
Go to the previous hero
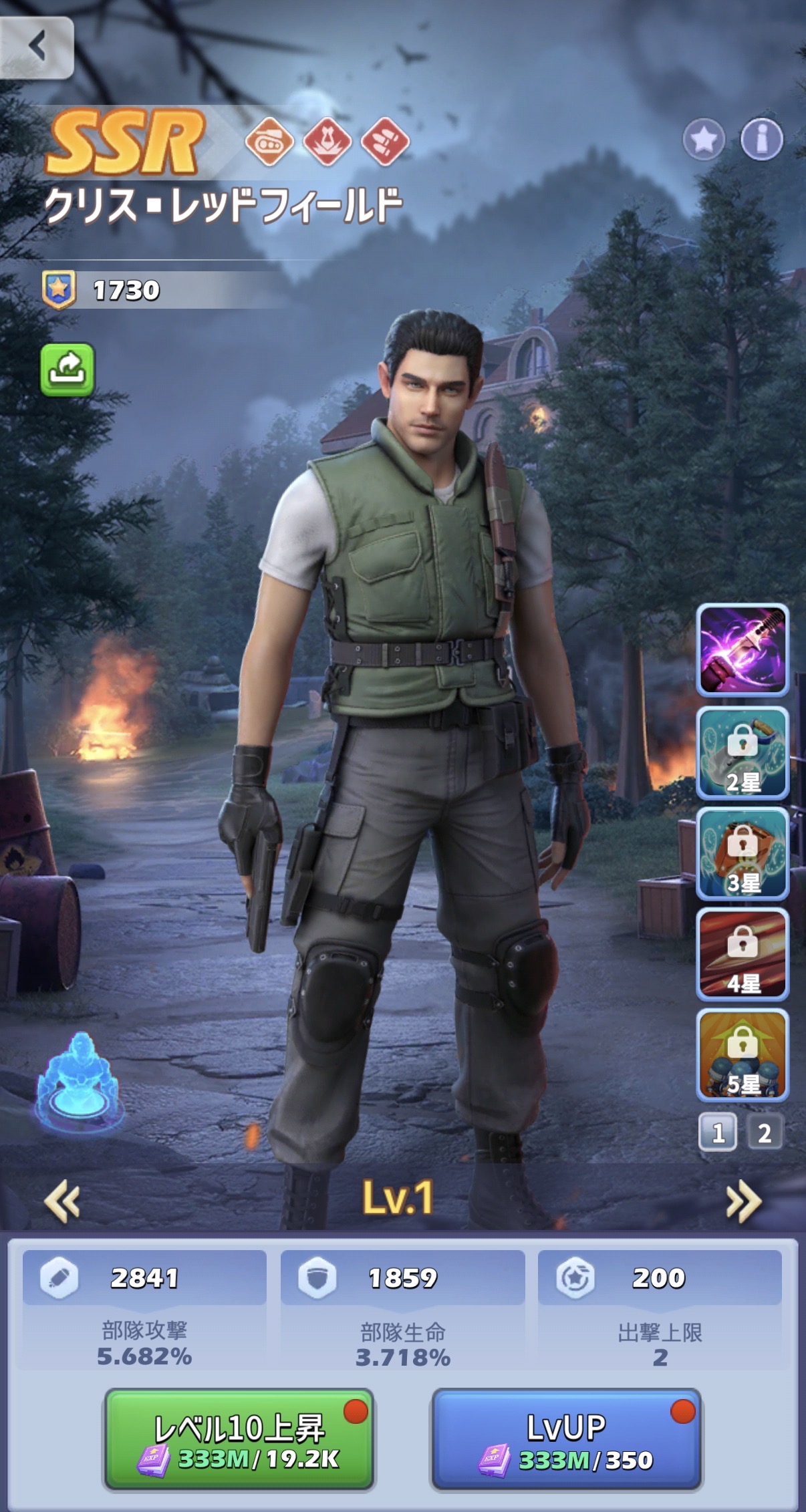(x=62, y=1201)
